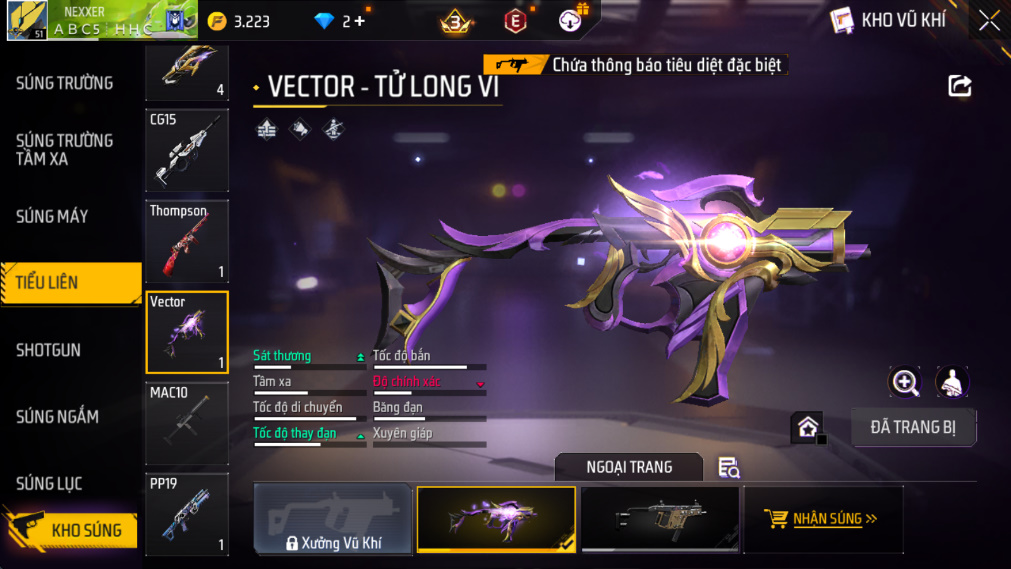Add diamonds with the plus button
The image size is (1011, 569).
360,21
